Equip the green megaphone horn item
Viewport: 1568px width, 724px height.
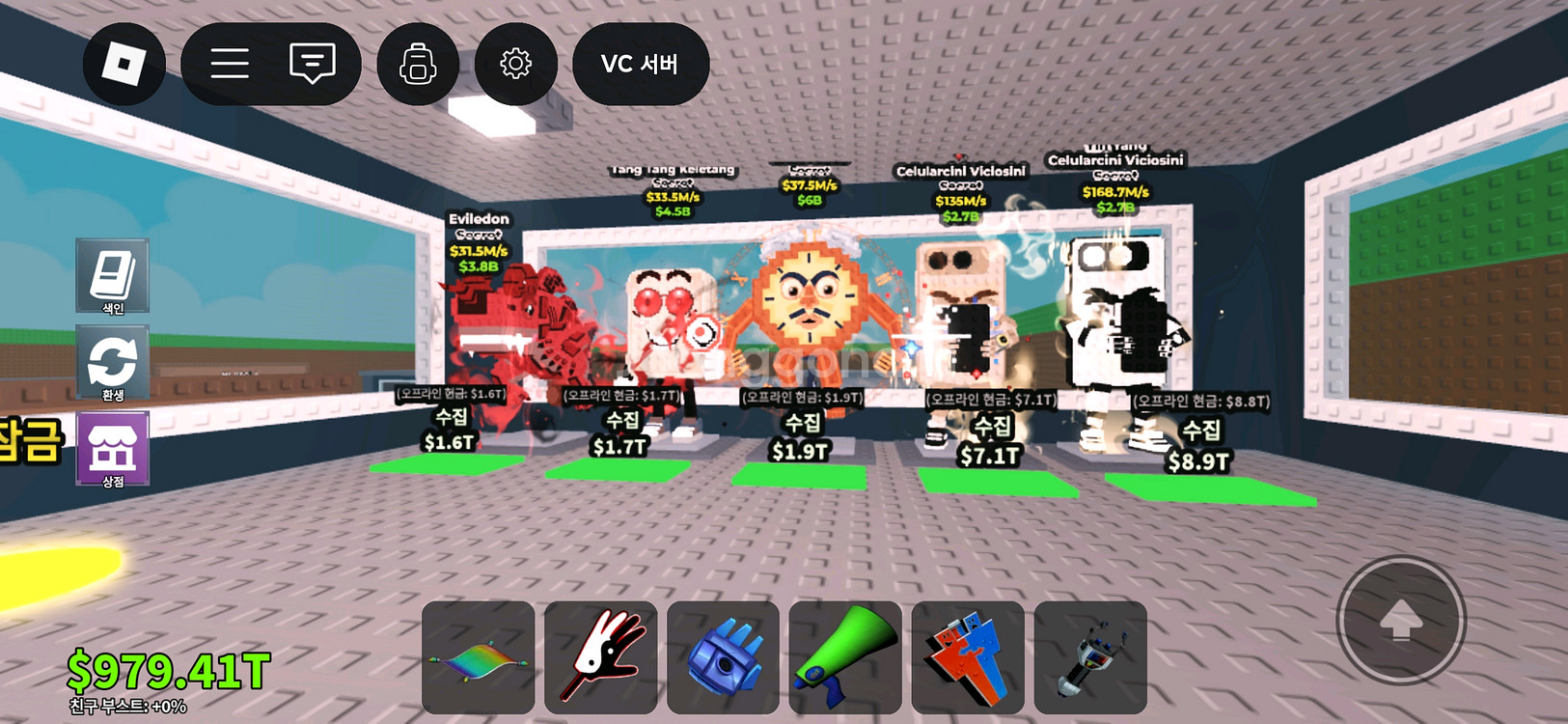[x=845, y=657]
